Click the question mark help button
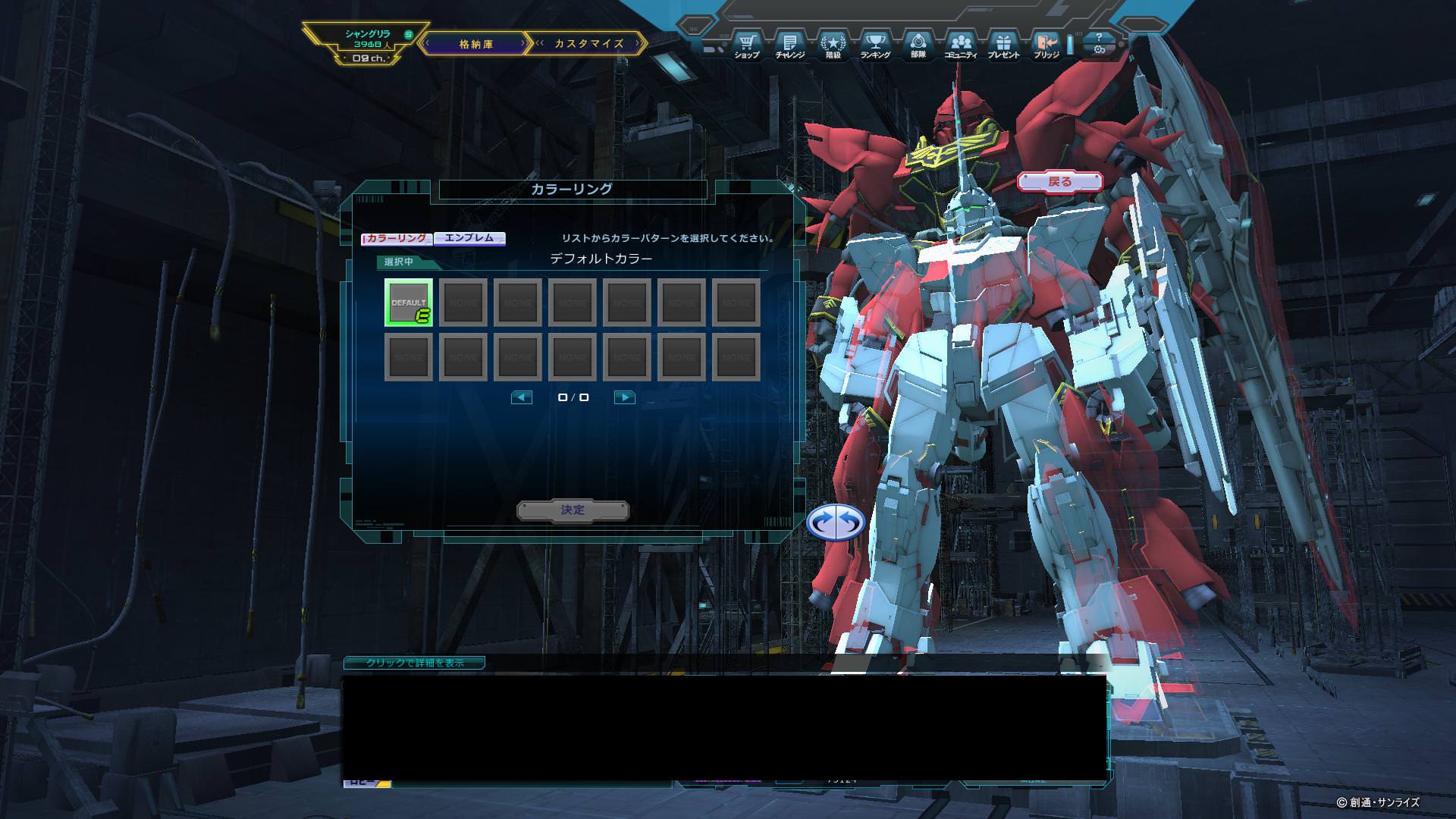Viewport: 1456px width, 819px height. click(1099, 36)
